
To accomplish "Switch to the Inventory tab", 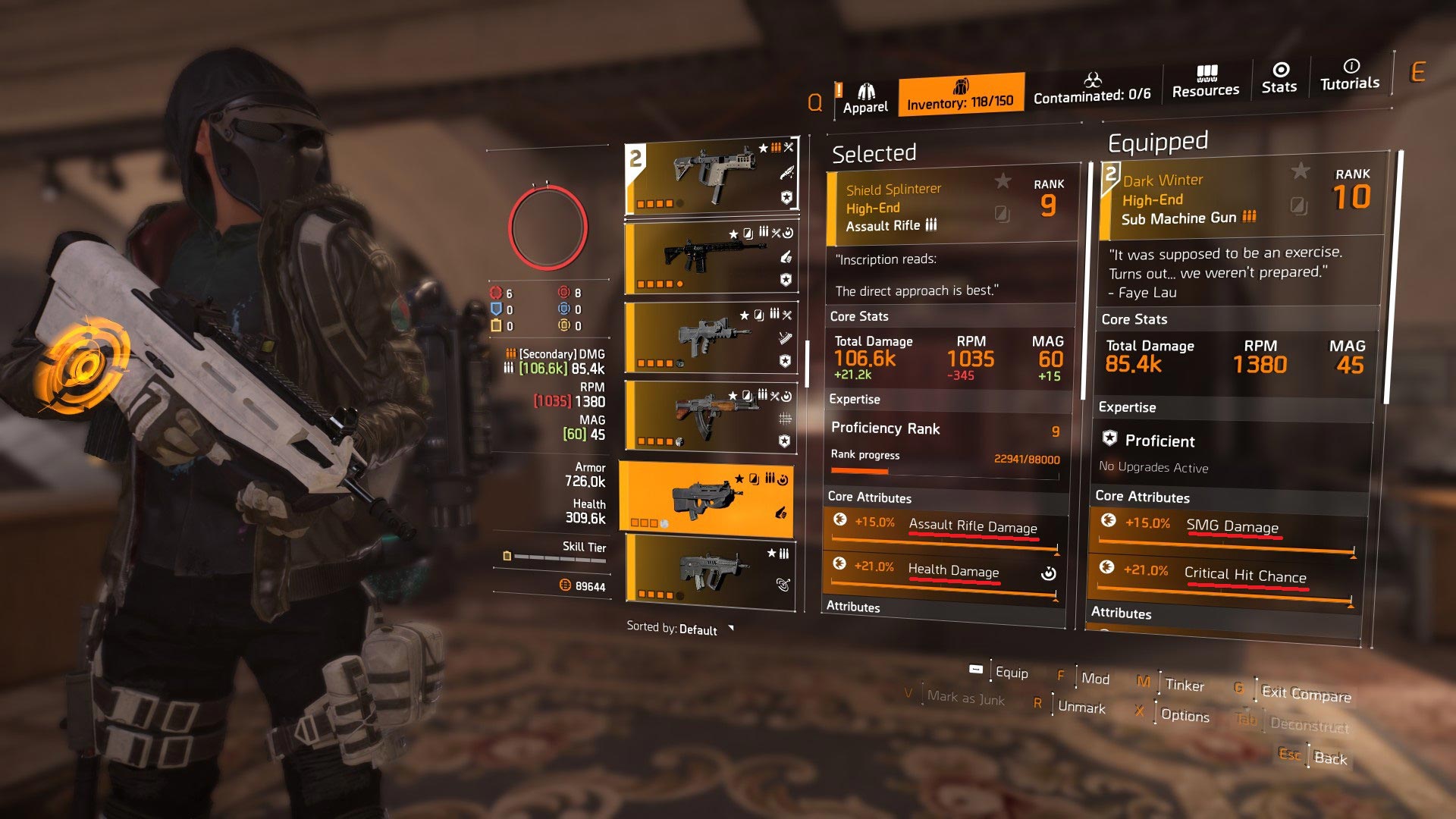I will pos(962,95).
